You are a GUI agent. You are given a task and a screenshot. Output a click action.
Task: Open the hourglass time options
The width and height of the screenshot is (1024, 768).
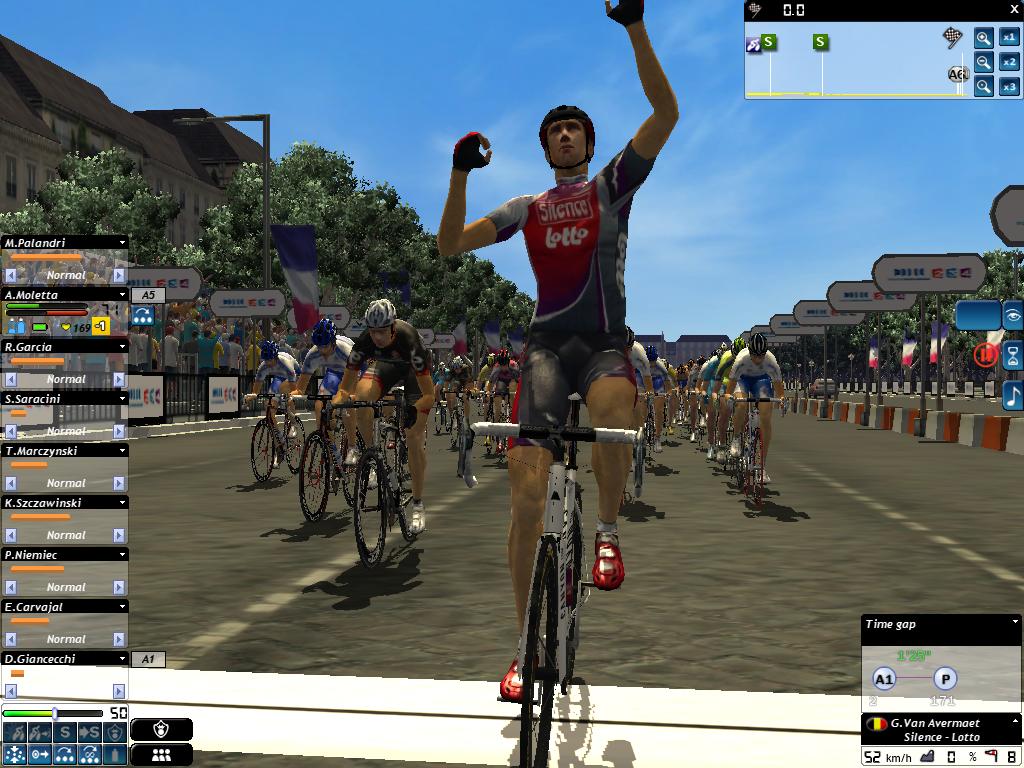click(x=1013, y=355)
